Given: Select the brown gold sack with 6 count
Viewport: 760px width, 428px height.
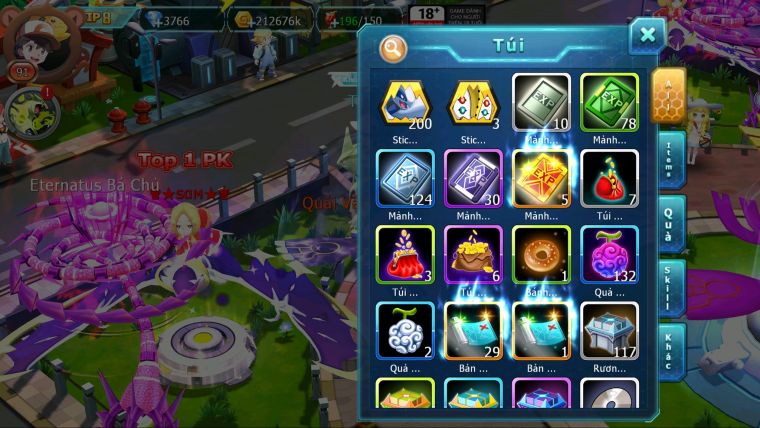Looking at the screenshot, I should (x=473, y=255).
